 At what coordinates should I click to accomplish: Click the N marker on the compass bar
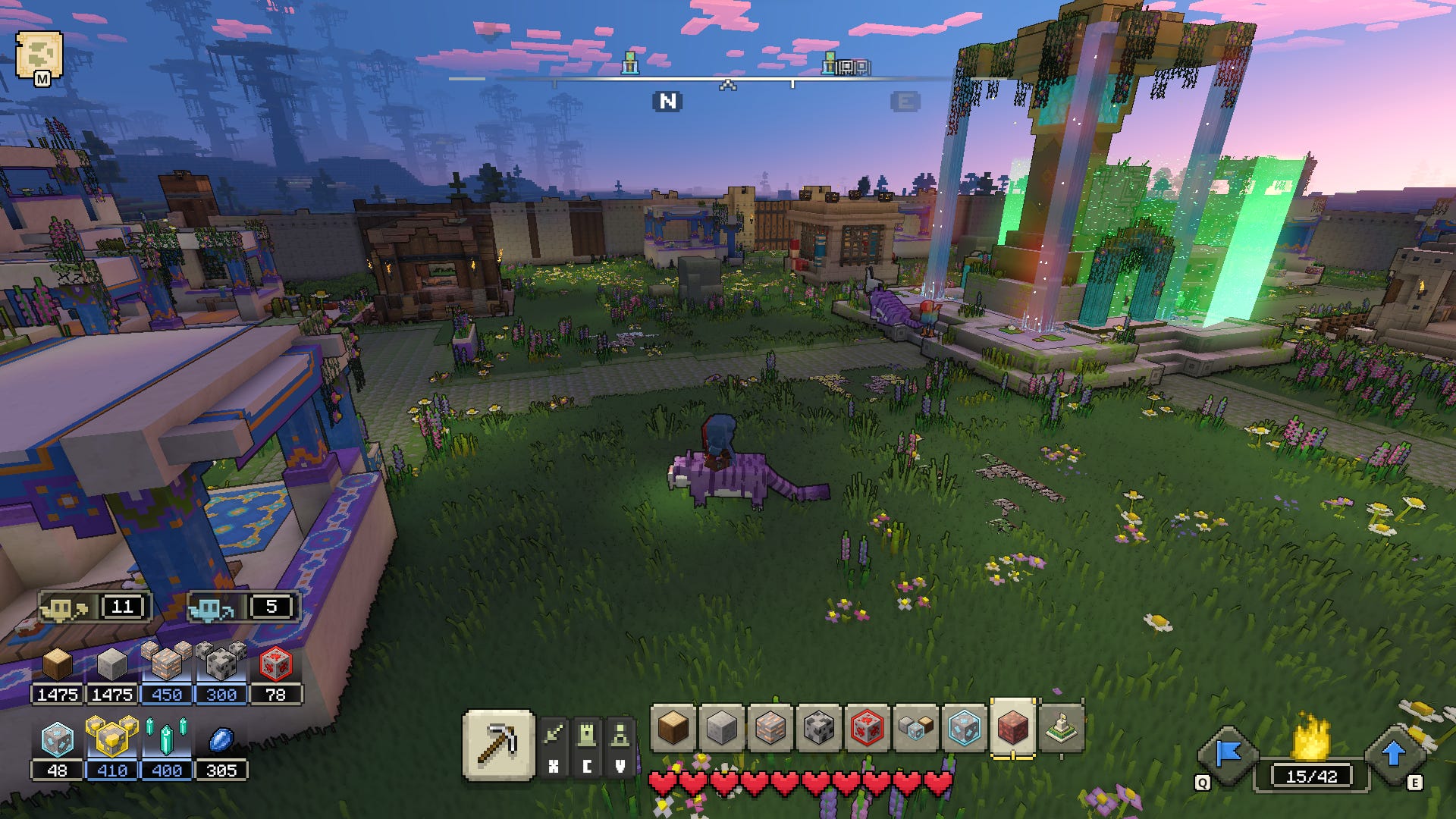668,99
